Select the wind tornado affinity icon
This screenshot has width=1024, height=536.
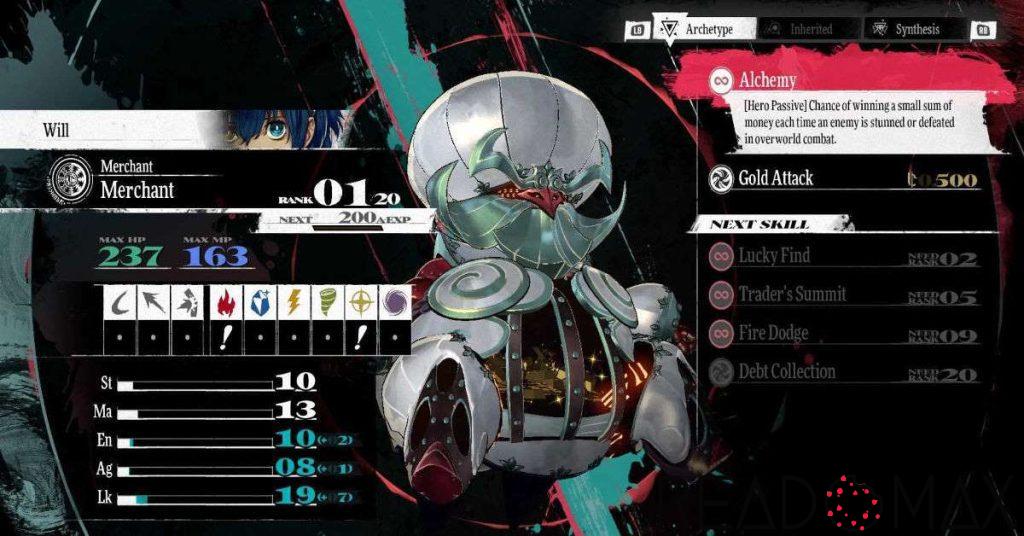pos(328,301)
